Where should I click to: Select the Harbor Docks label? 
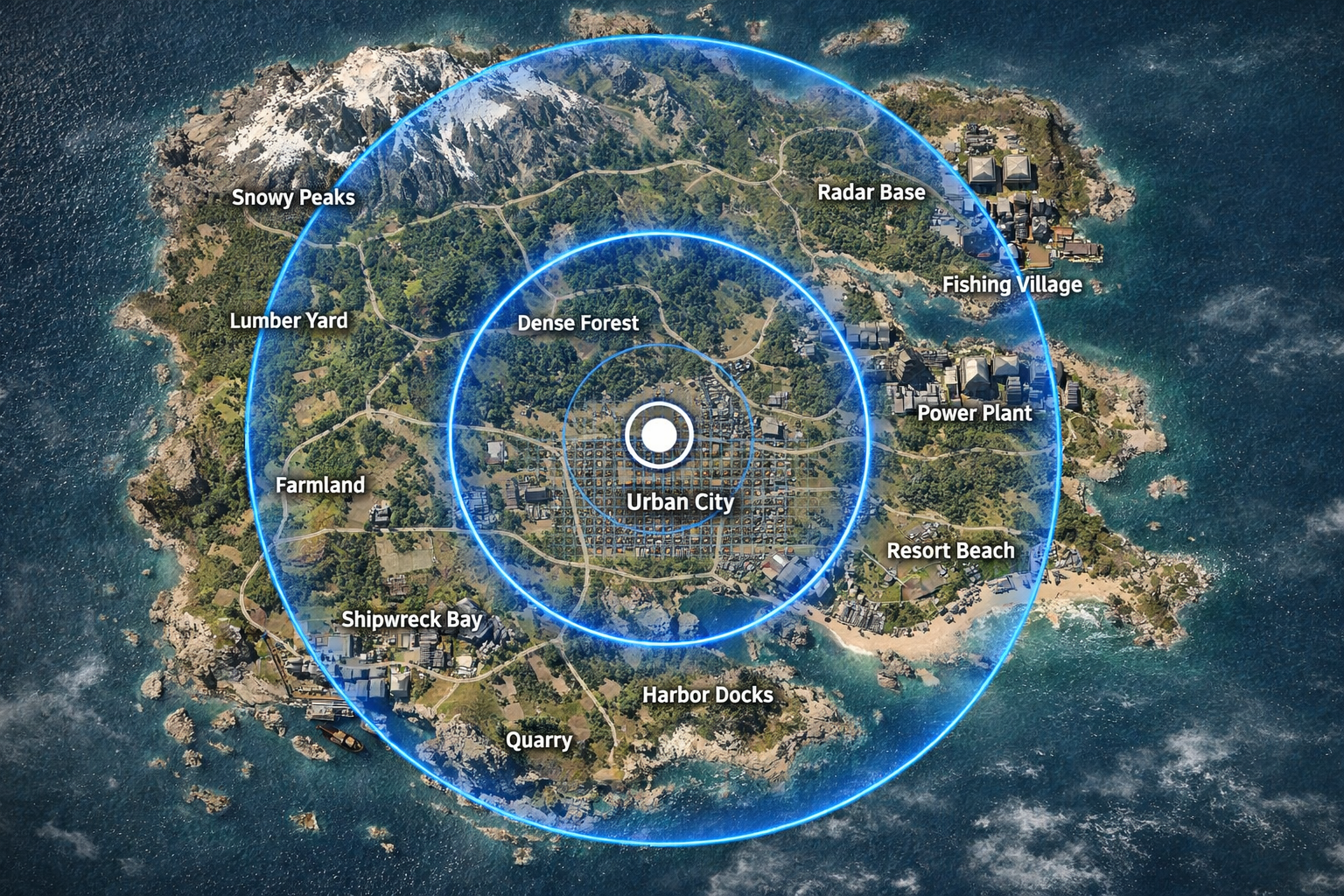[x=707, y=695]
